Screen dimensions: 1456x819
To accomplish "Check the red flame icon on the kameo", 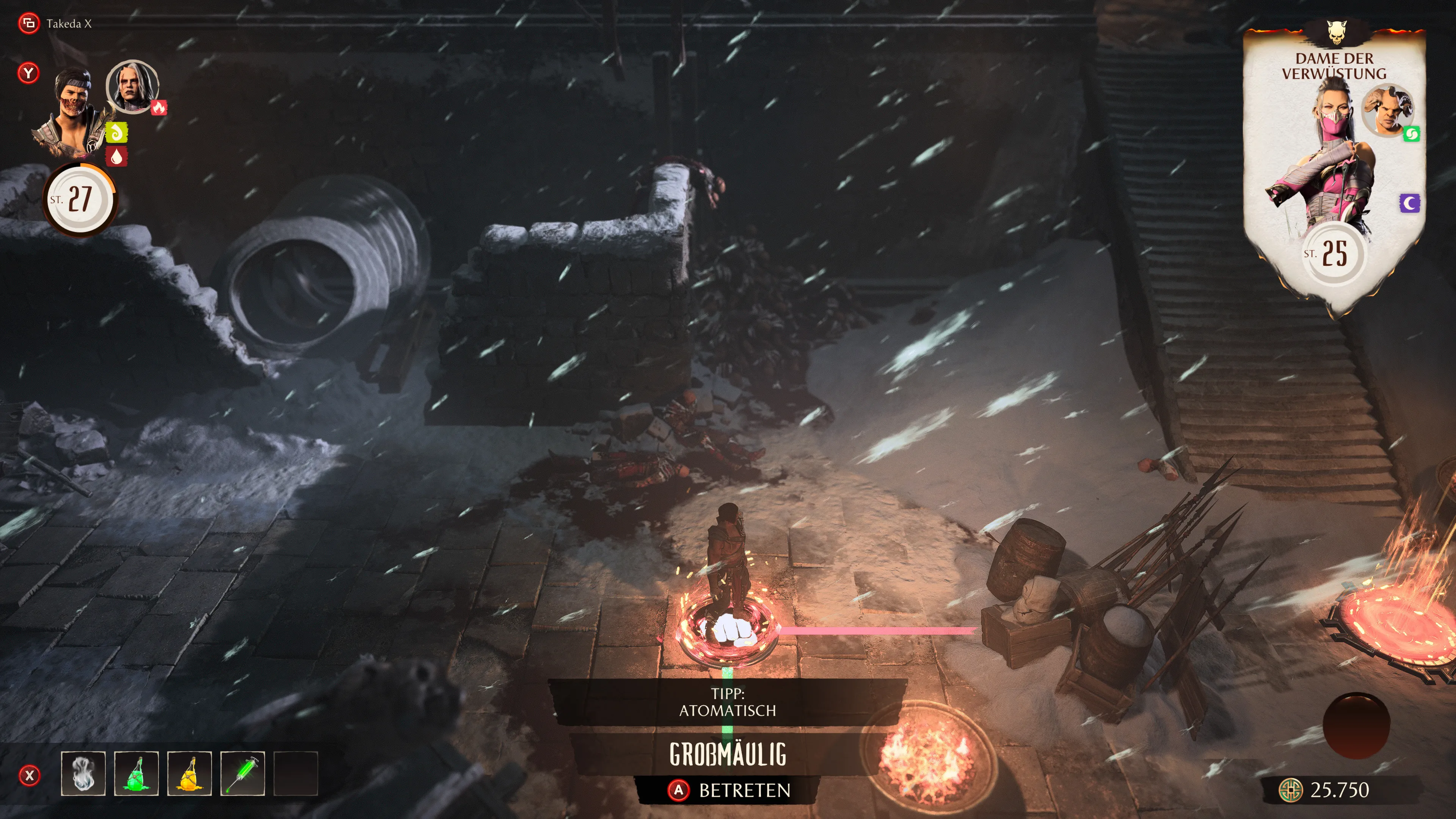I will (x=159, y=107).
